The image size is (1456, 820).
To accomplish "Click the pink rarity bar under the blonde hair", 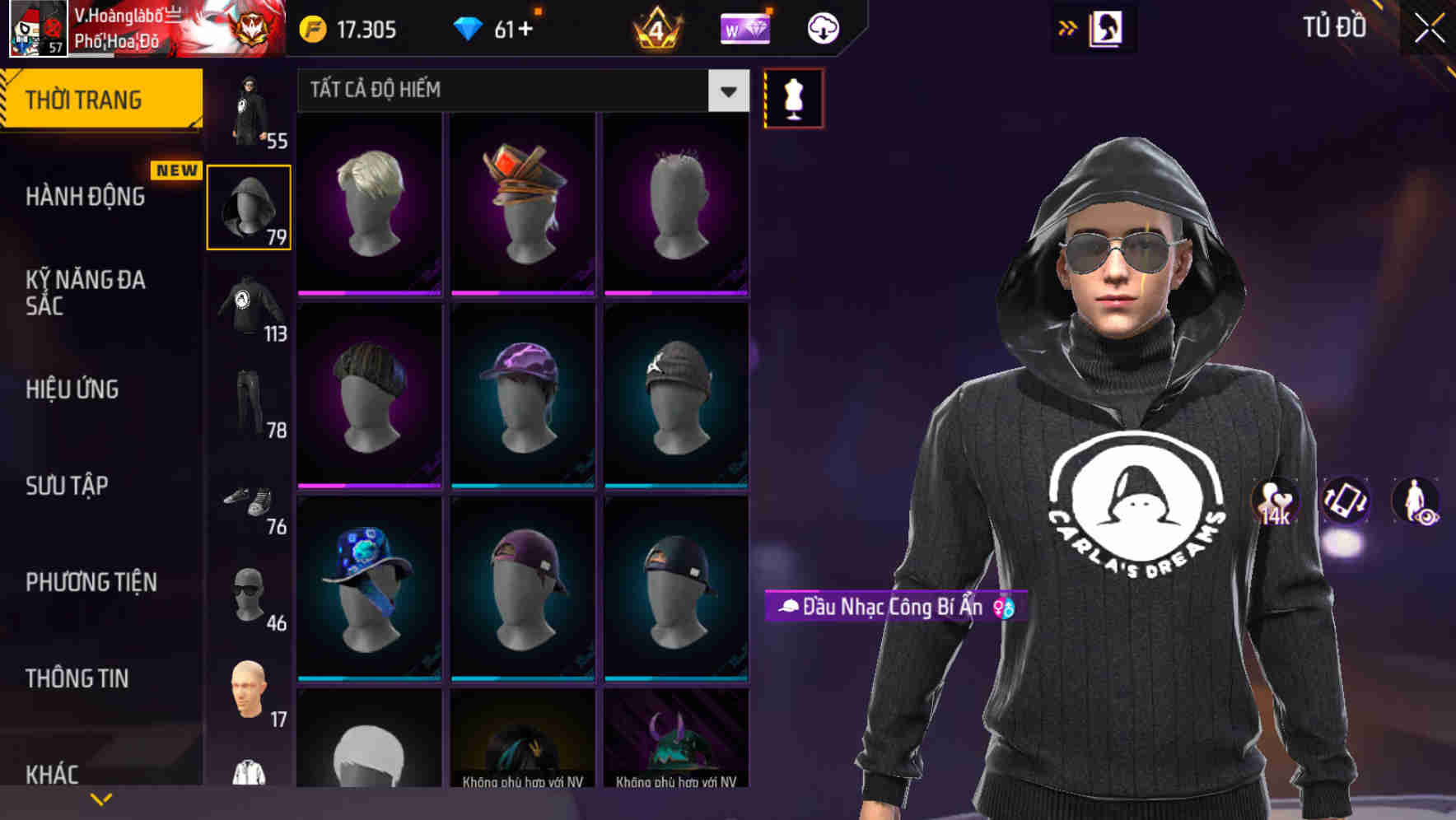I will point(368,292).
